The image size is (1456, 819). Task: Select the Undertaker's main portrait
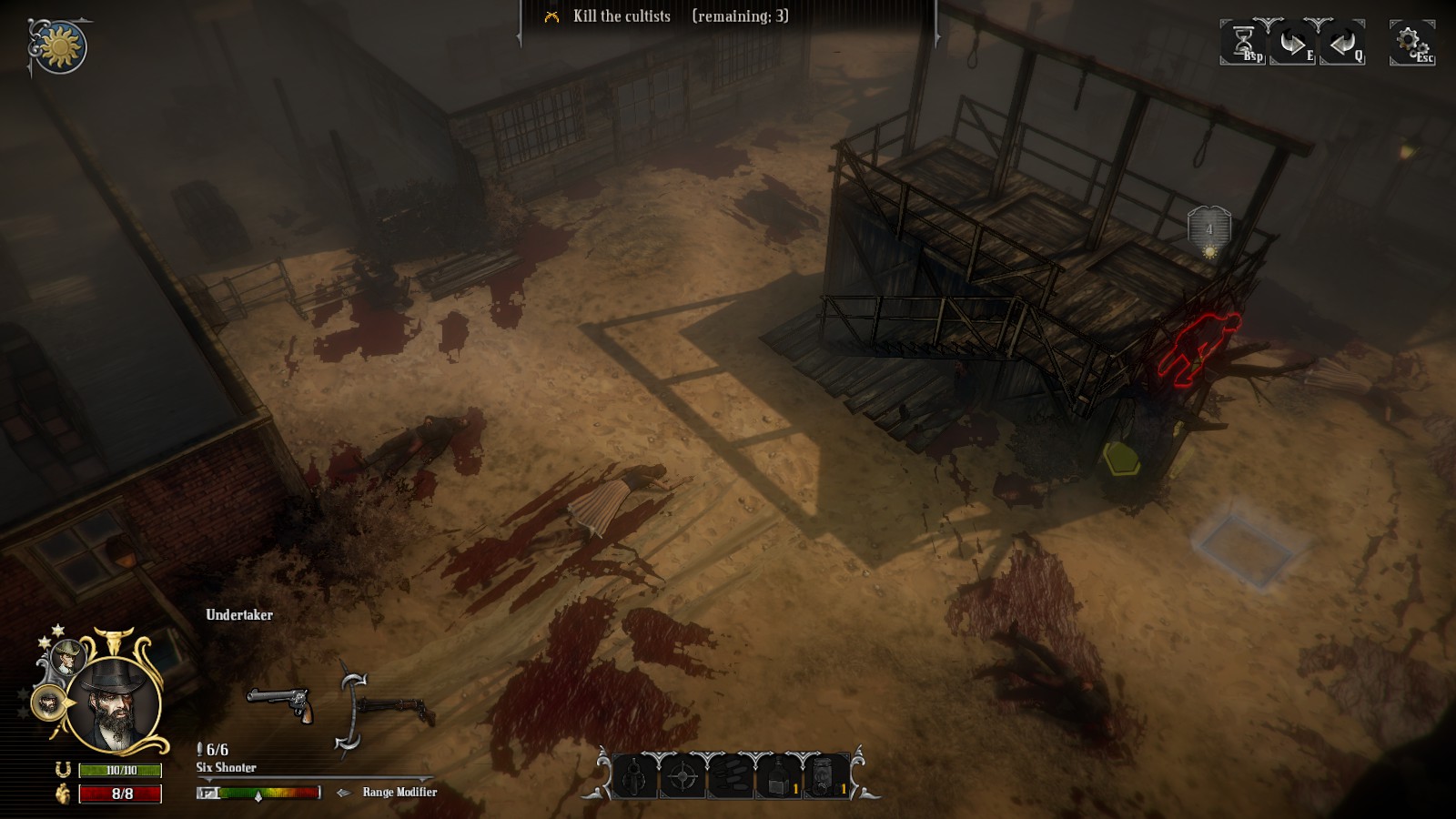116,704
